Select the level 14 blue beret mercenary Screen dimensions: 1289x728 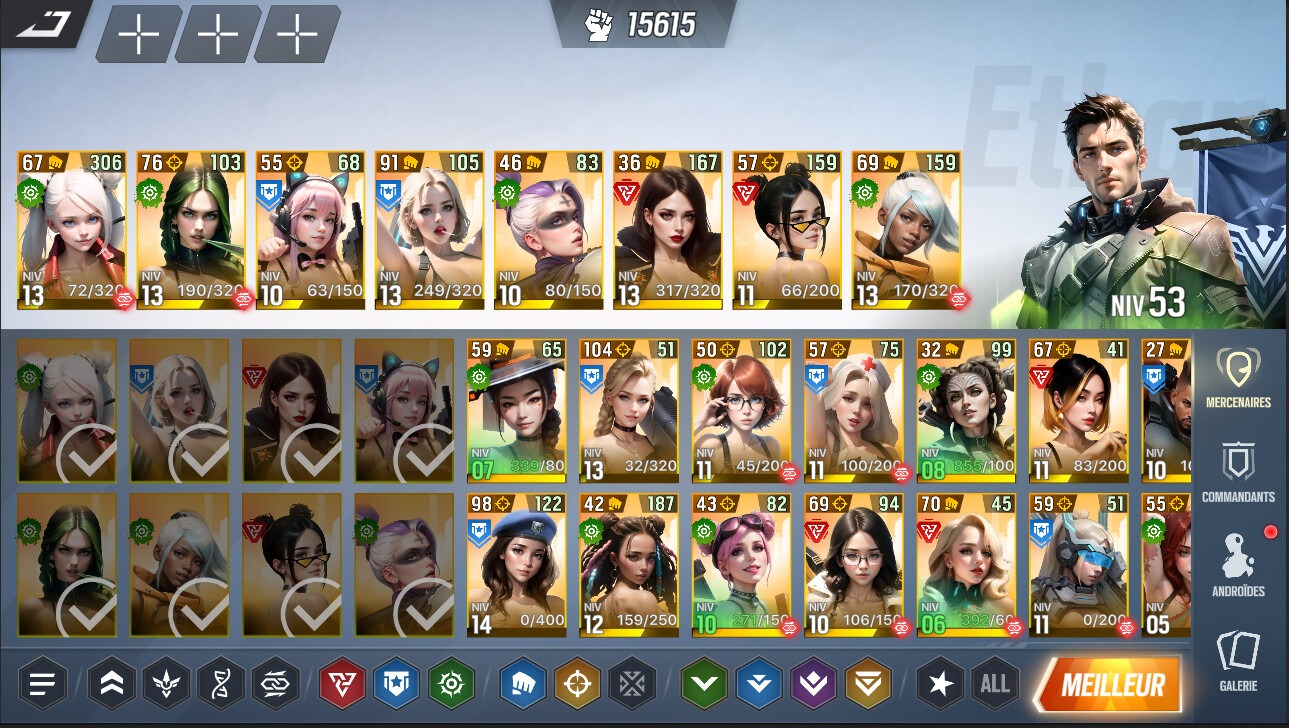coord(516,565)
